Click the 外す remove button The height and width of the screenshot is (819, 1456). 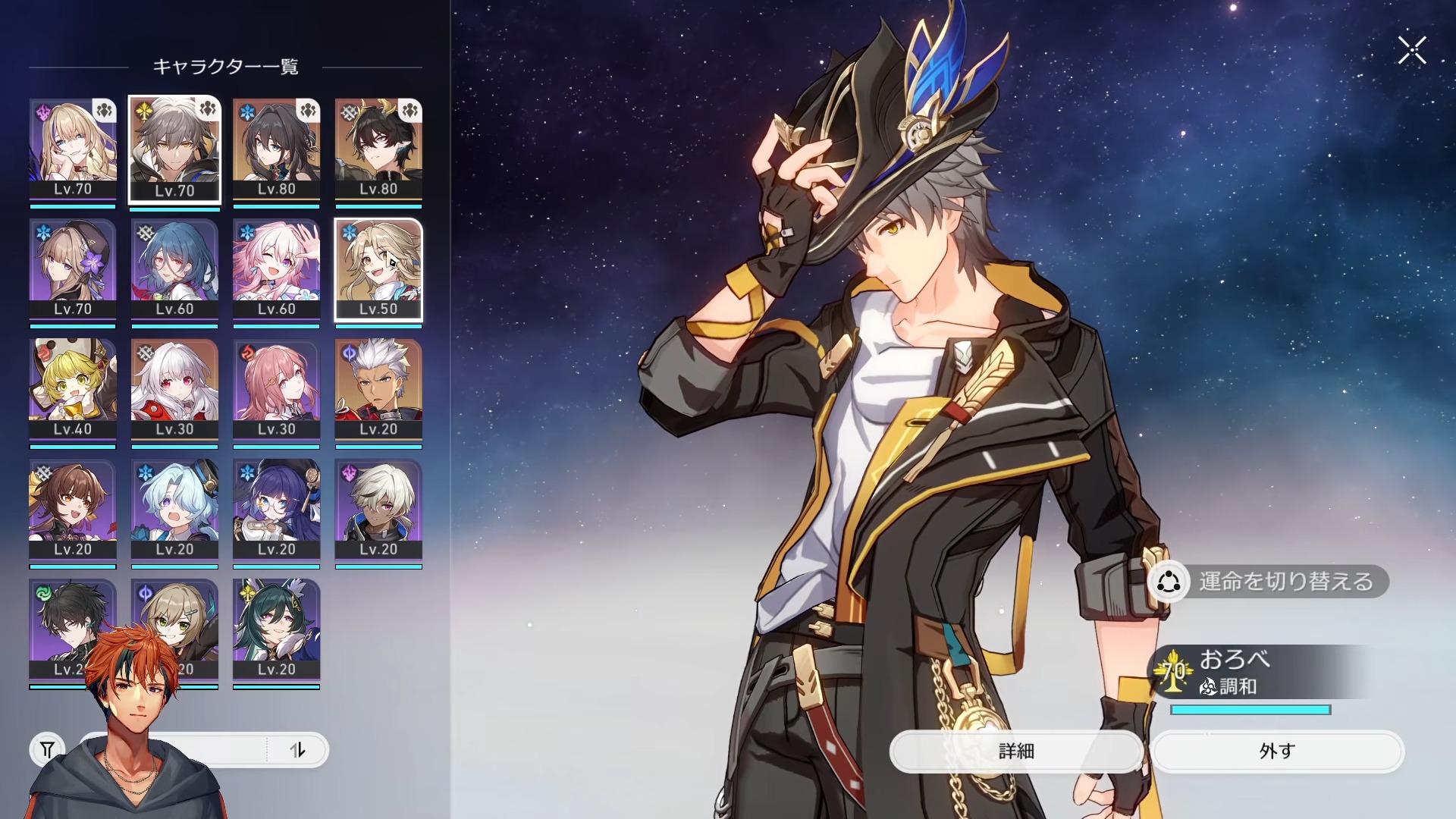tap(1277, 751)
